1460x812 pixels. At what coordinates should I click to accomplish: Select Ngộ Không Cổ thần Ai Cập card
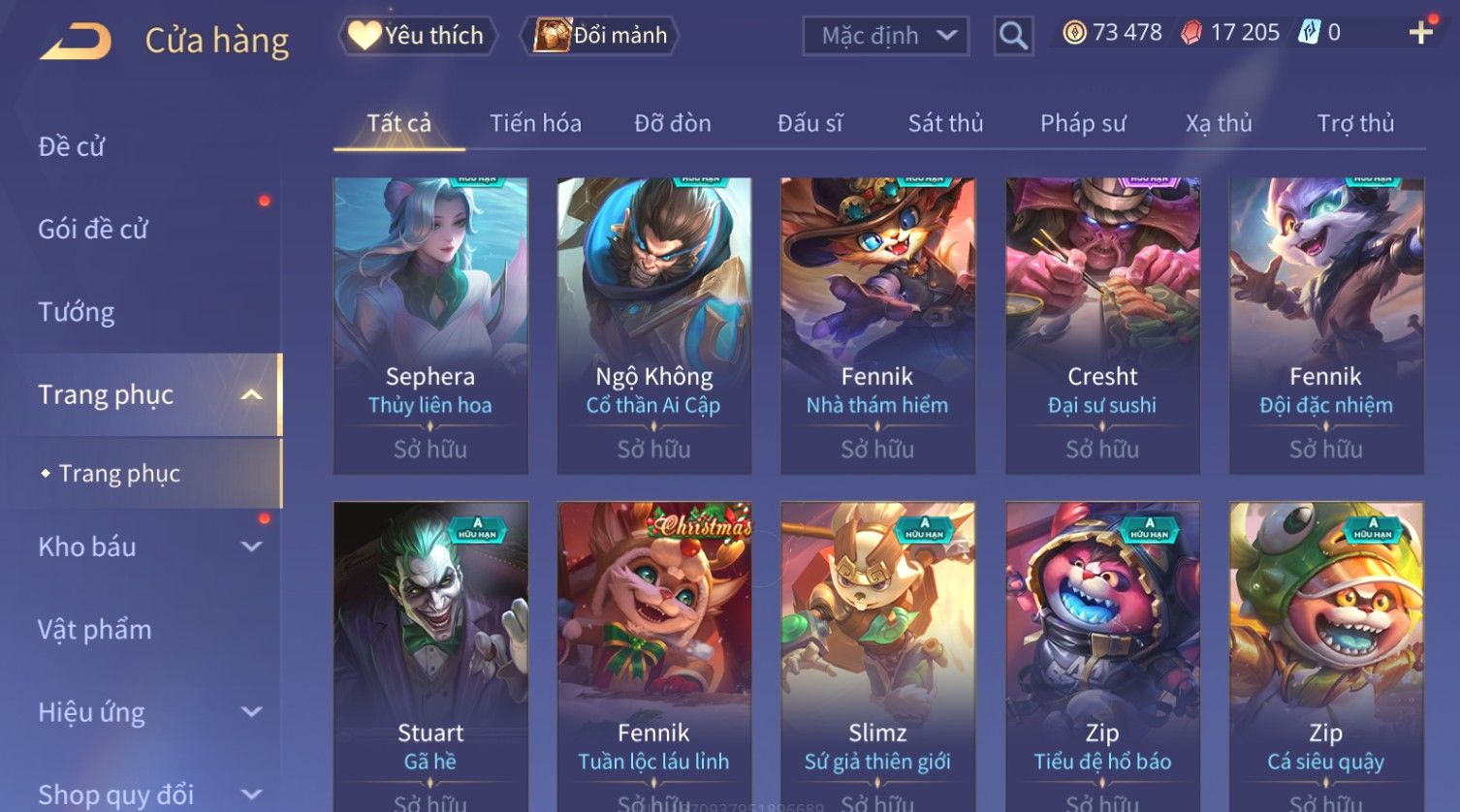654,325
